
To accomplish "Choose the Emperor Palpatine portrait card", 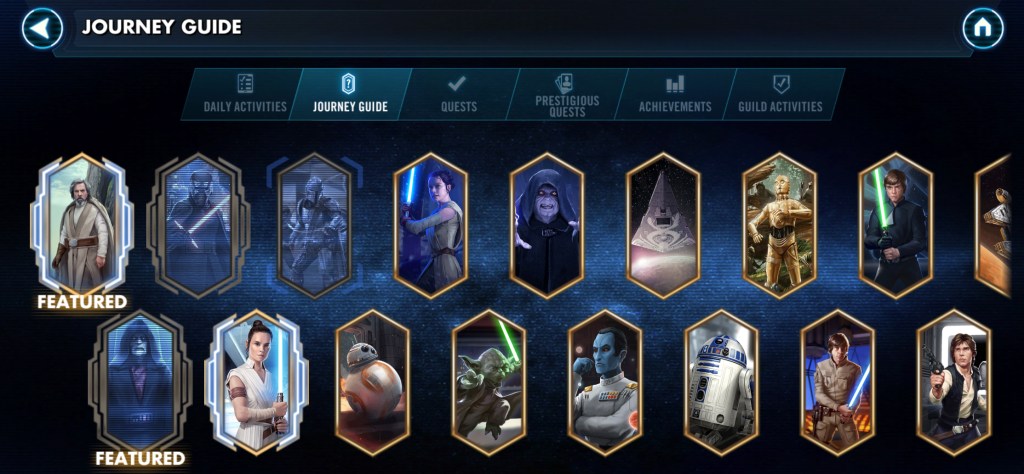I will click(546, 225).
